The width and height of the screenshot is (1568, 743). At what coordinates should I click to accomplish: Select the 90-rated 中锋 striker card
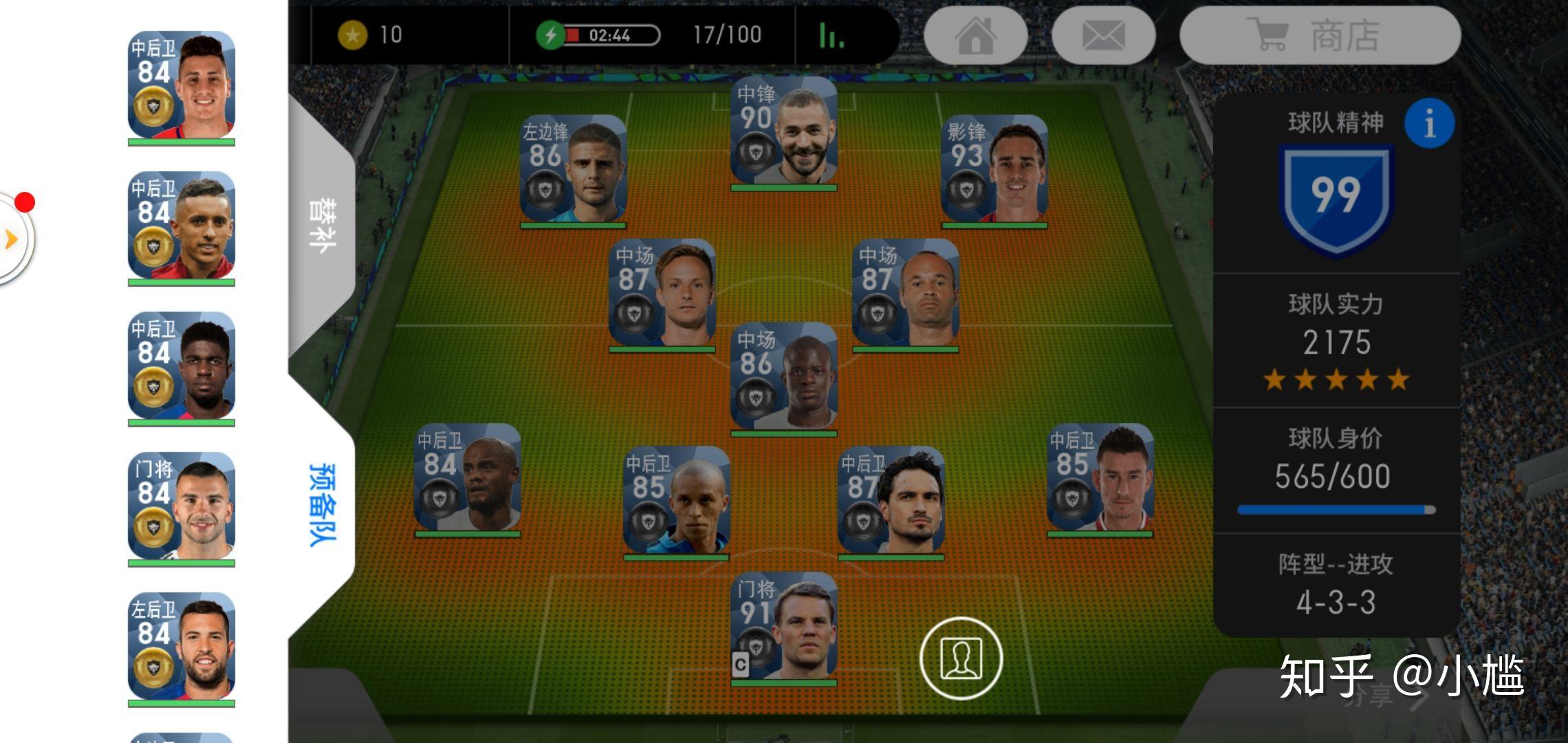783,133
